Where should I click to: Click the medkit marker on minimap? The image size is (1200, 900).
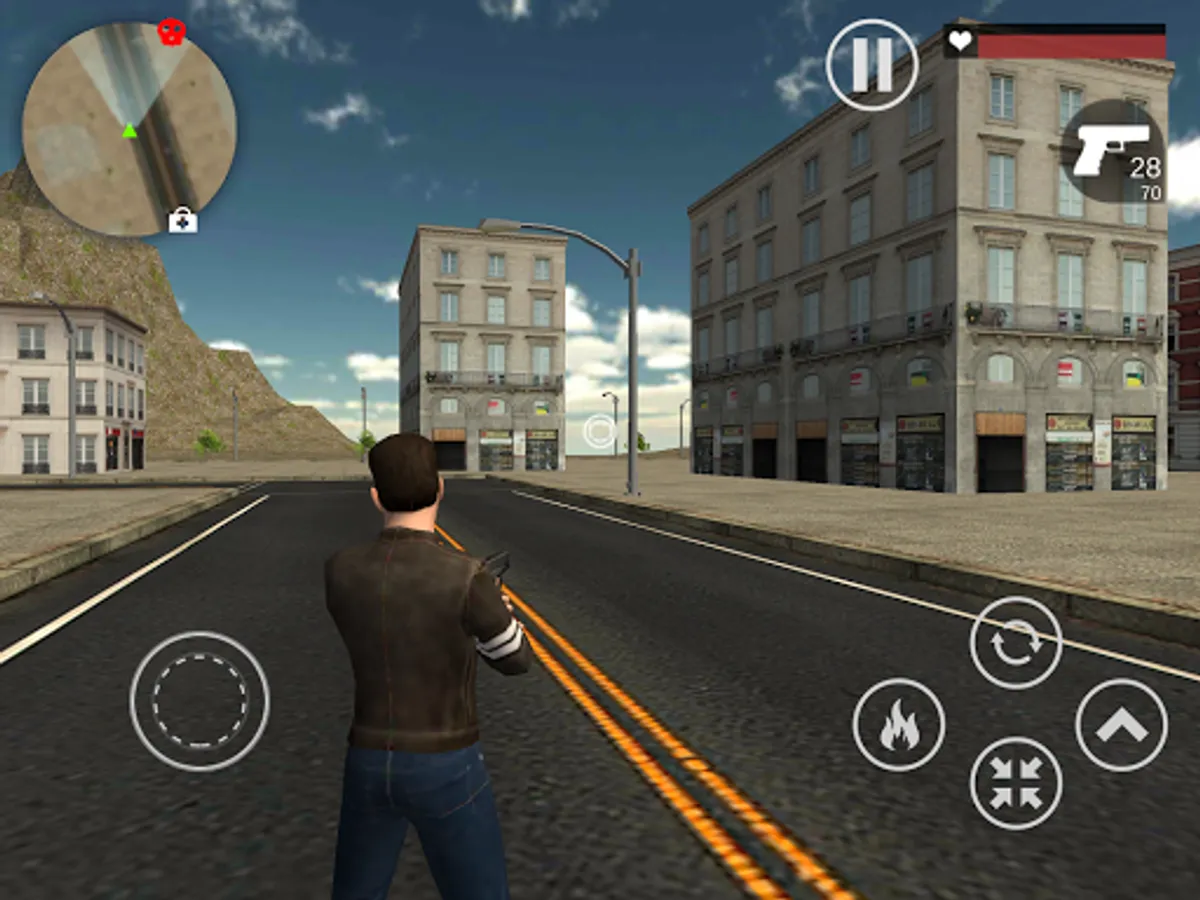pyautogui.click(x=182, y=220)
